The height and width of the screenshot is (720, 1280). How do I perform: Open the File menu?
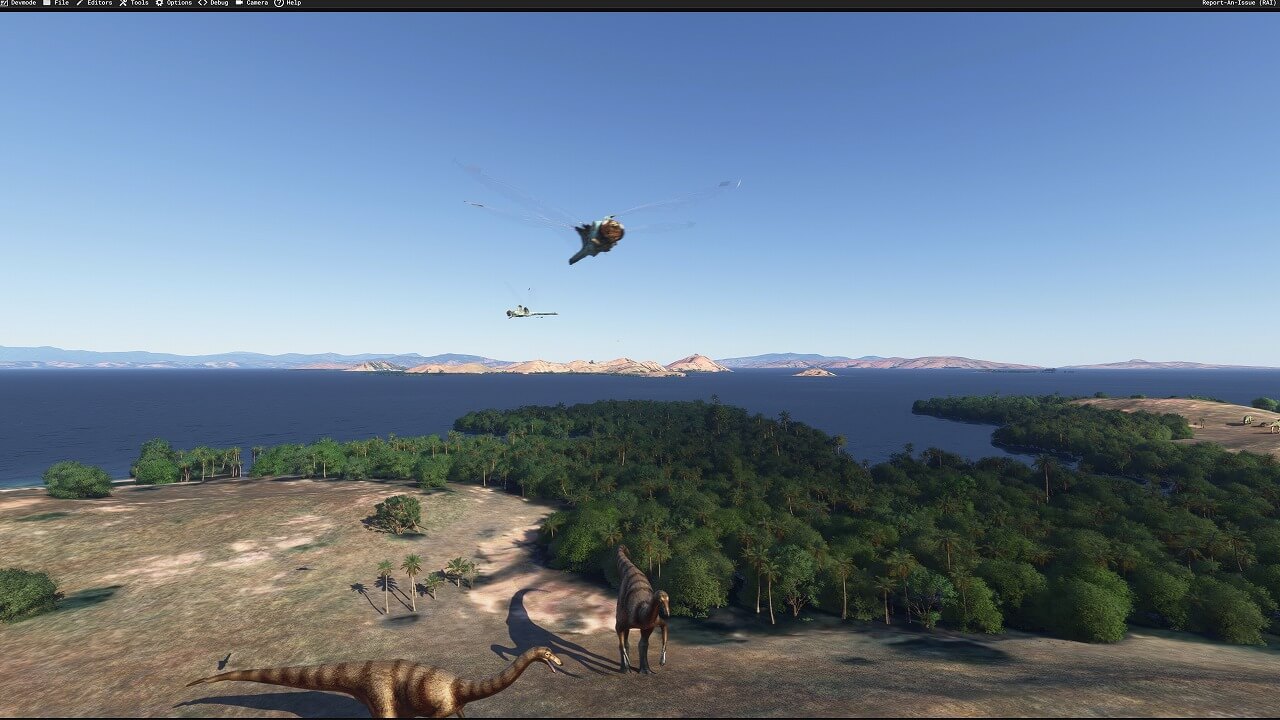click(x=57, y=3)
